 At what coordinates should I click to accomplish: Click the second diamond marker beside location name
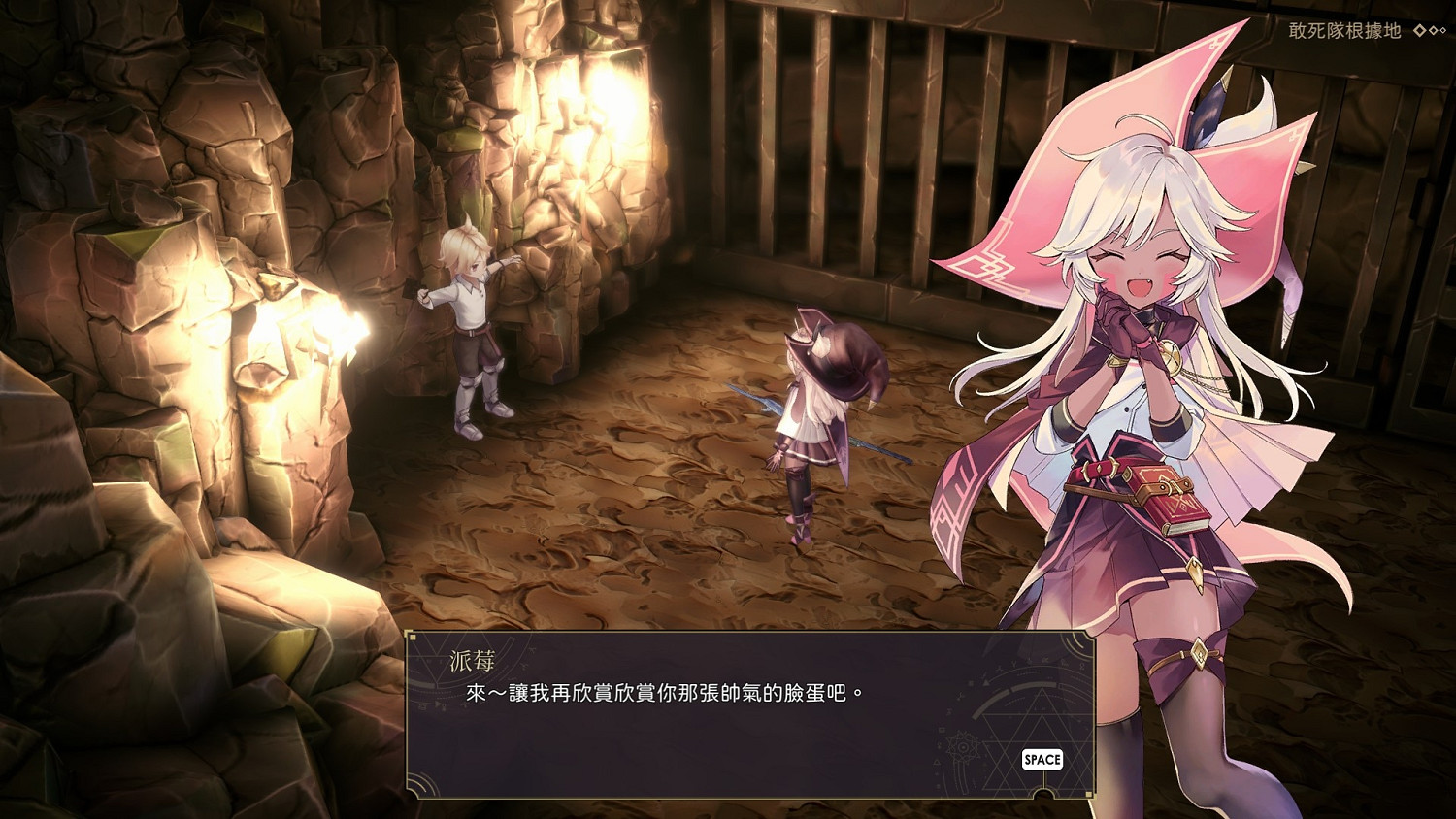1433,30
